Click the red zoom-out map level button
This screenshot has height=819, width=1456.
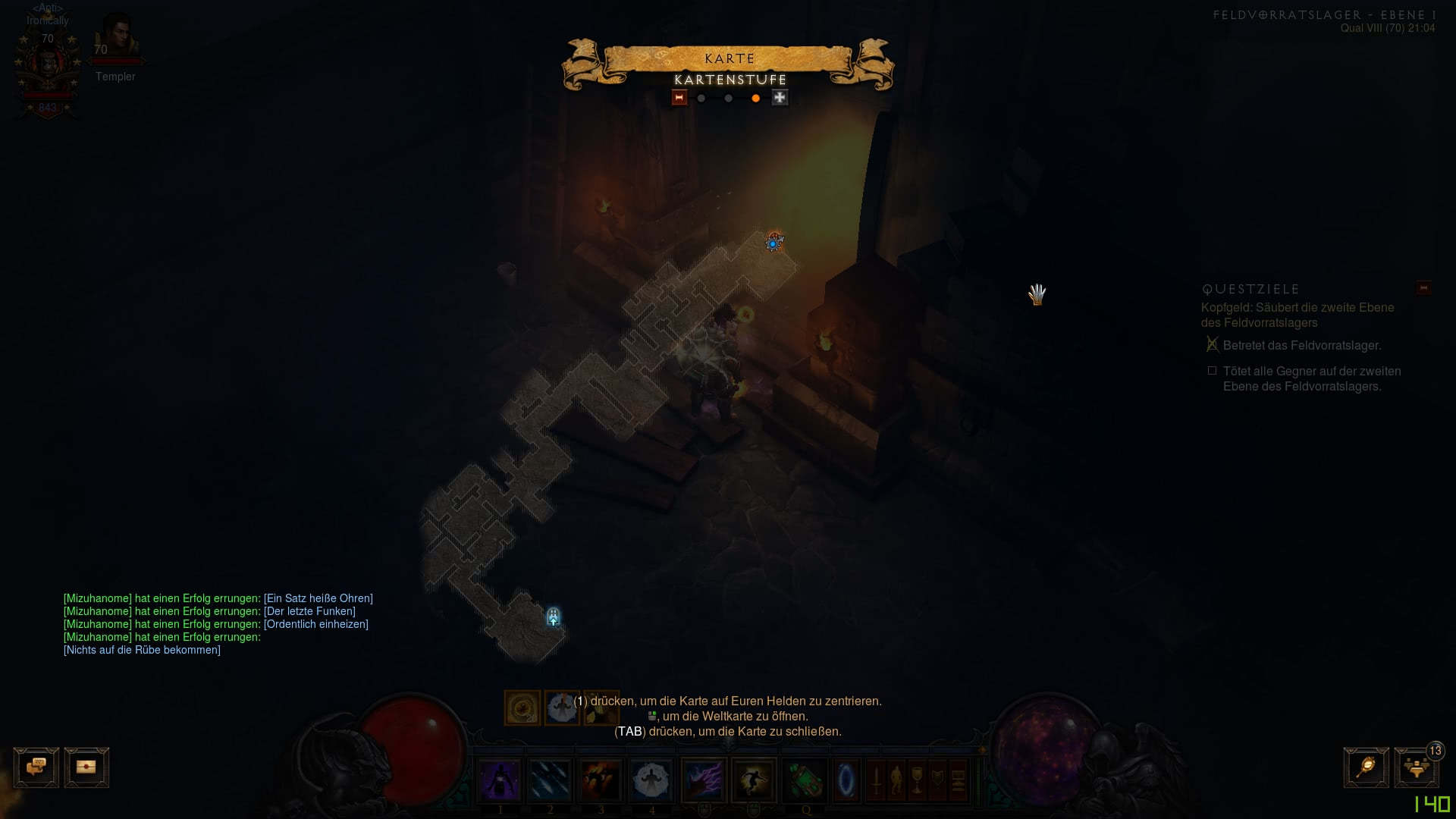[679, 98]
